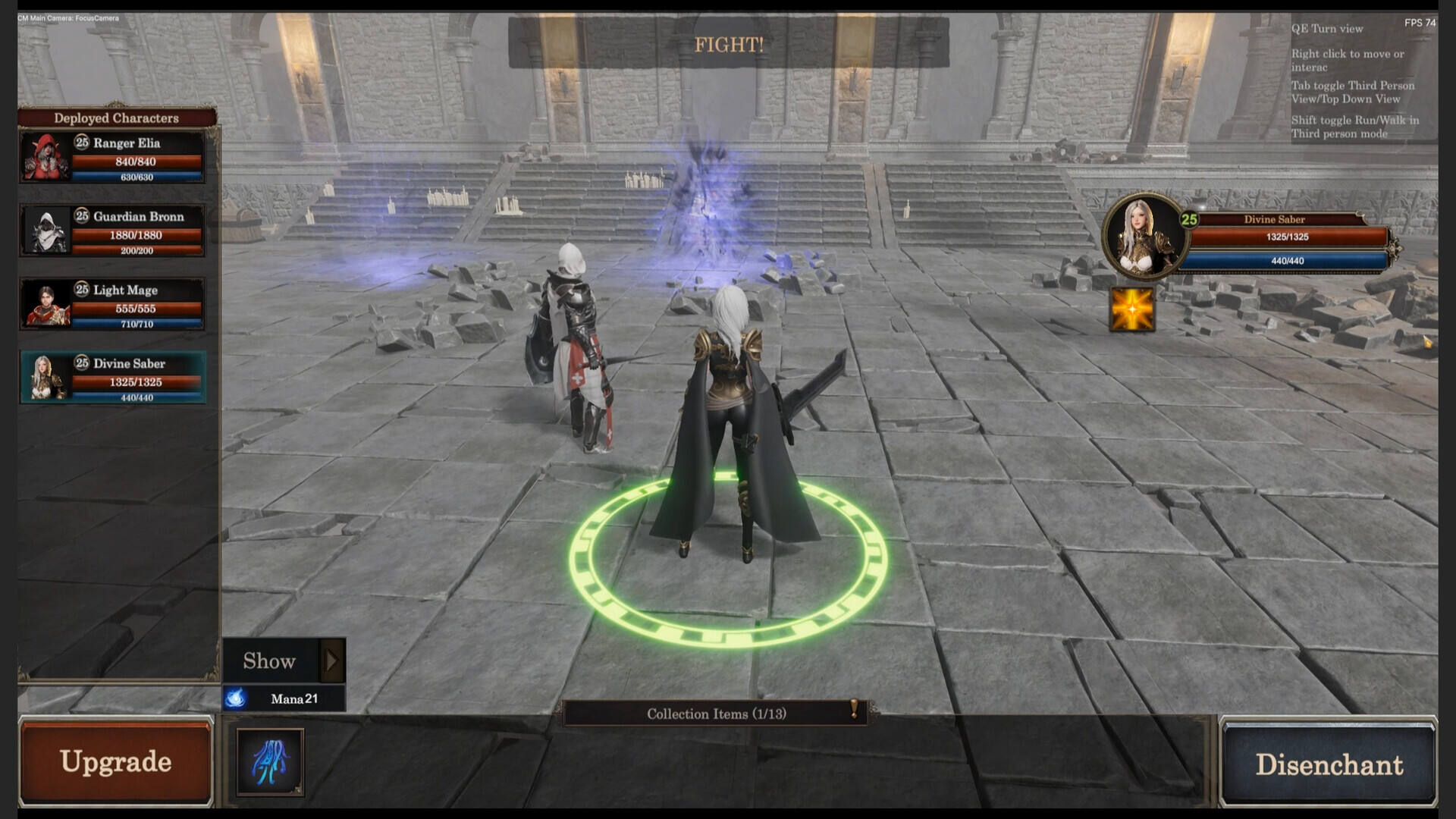This screenshot has height=819, width=1456.
Task: Select the blue rune item slot
Action: 270,761
